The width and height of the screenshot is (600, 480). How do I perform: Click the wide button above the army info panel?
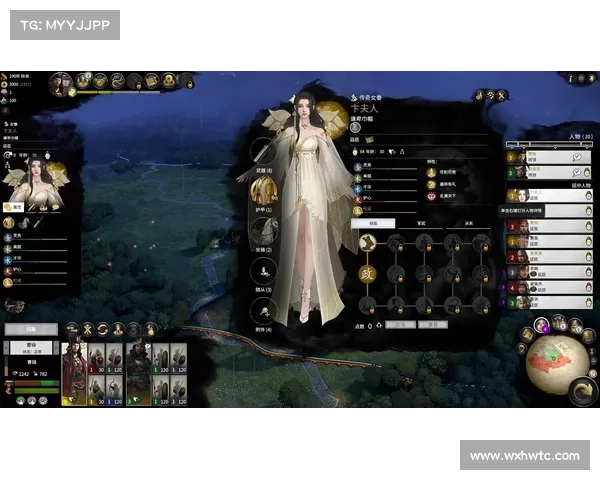point(30,328)
